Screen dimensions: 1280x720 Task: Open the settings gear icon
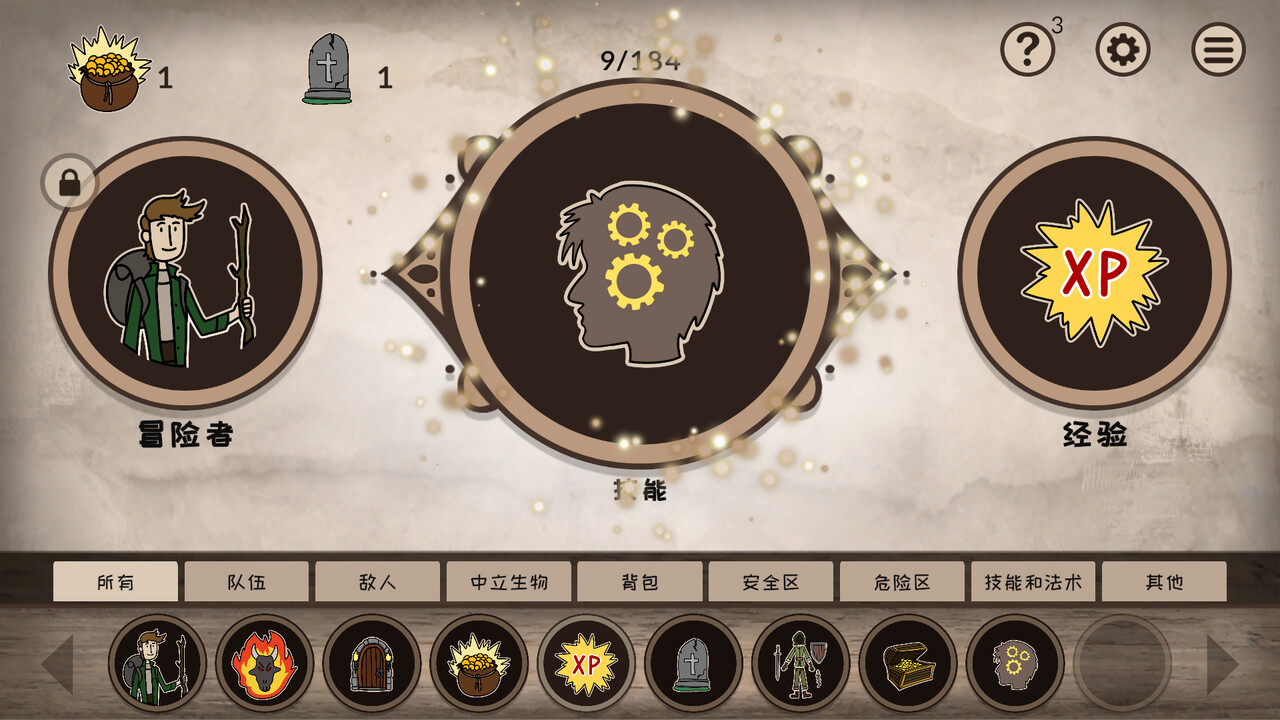coord(1120,47)
